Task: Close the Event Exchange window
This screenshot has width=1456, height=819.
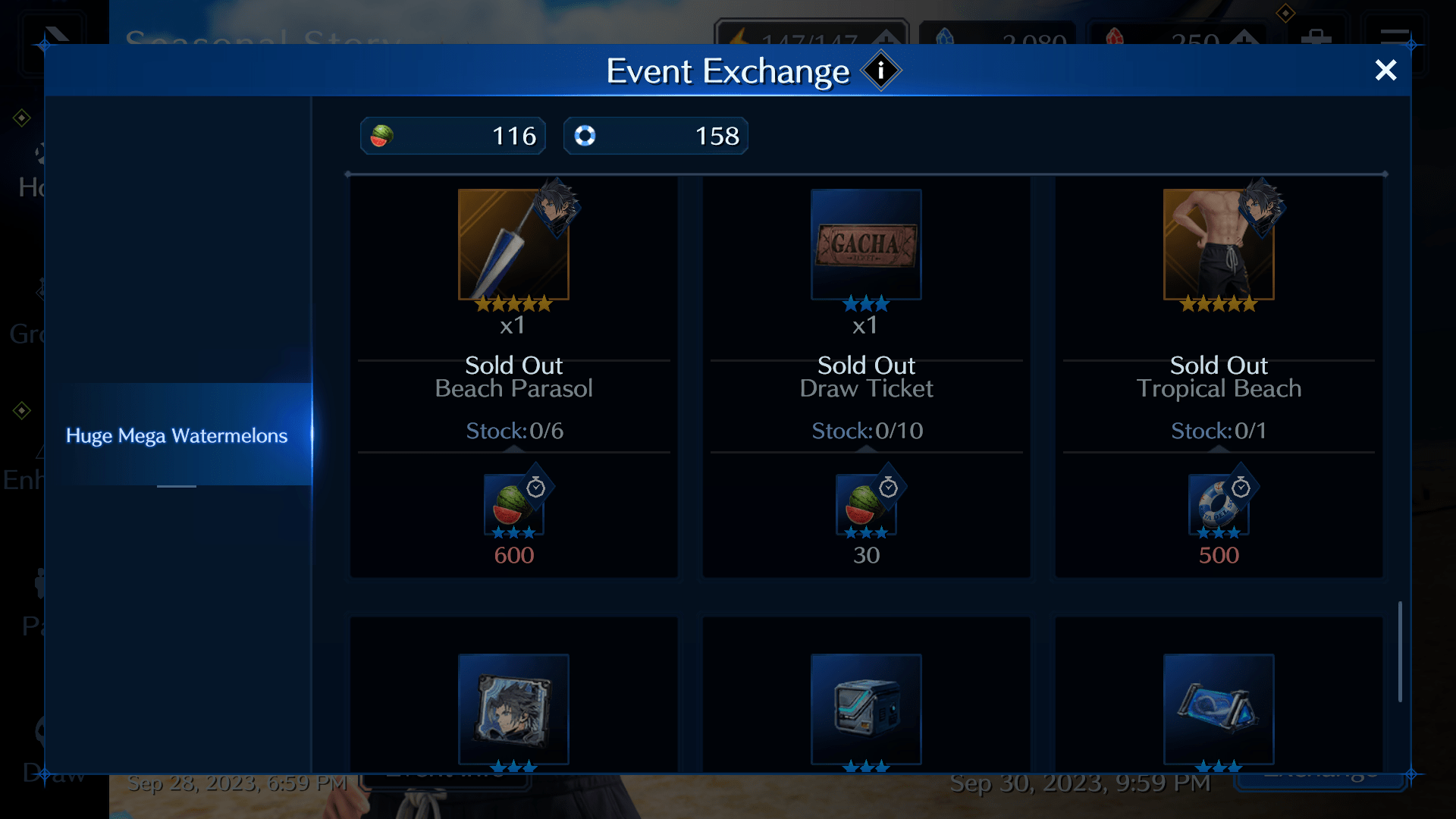Action: pyautogui.click(x=1385, y=70)
